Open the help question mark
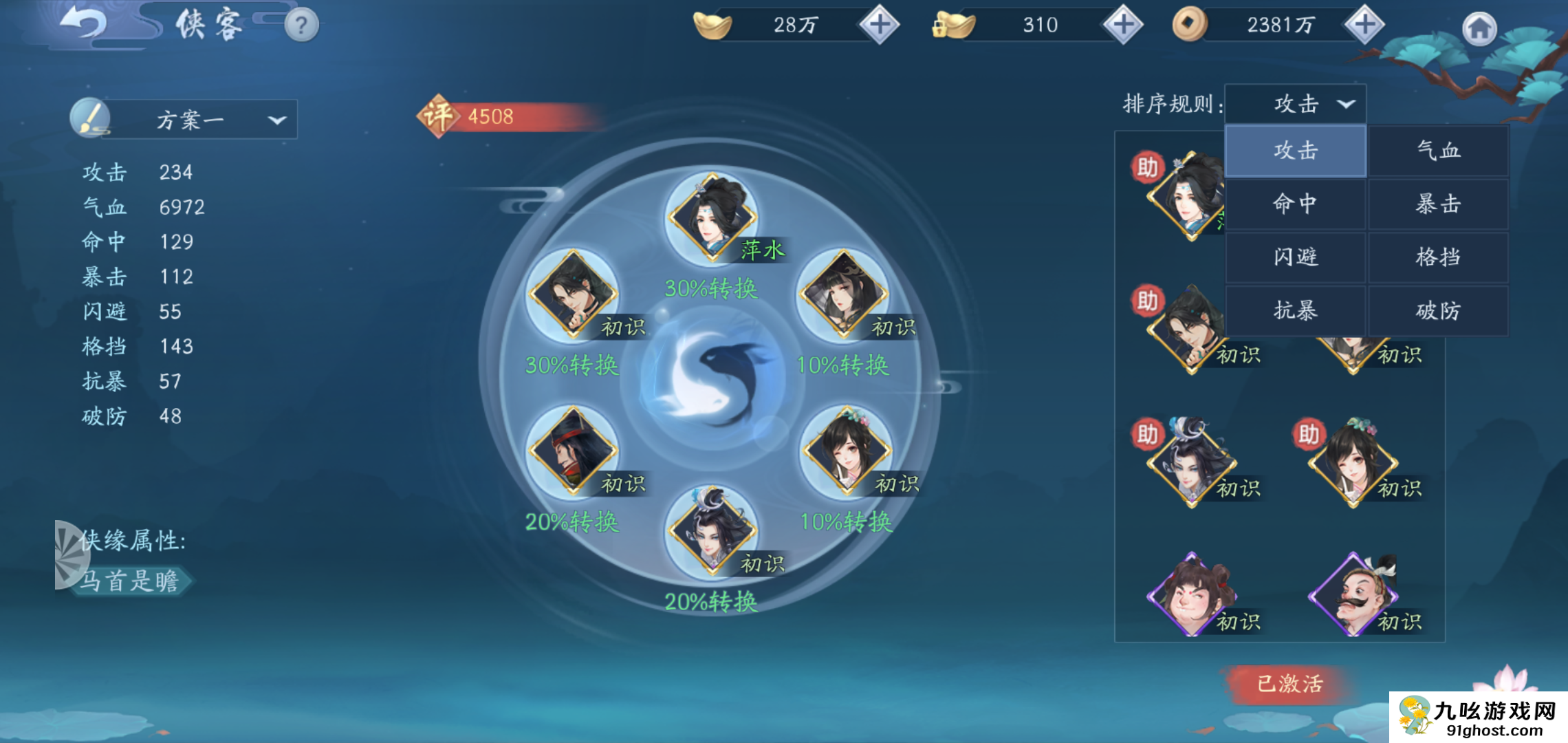The image size is (1568, 743). (x=301, y=26)
